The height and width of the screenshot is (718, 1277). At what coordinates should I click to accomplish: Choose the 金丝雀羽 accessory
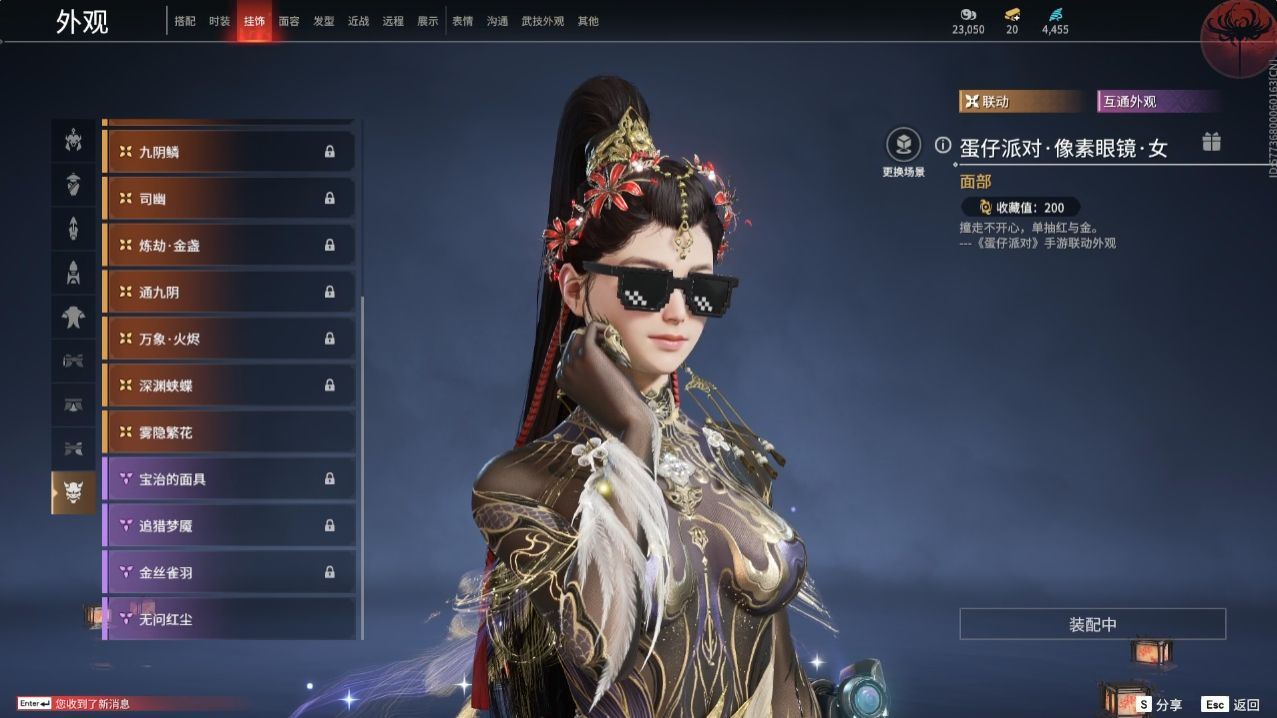coord(229,572)
